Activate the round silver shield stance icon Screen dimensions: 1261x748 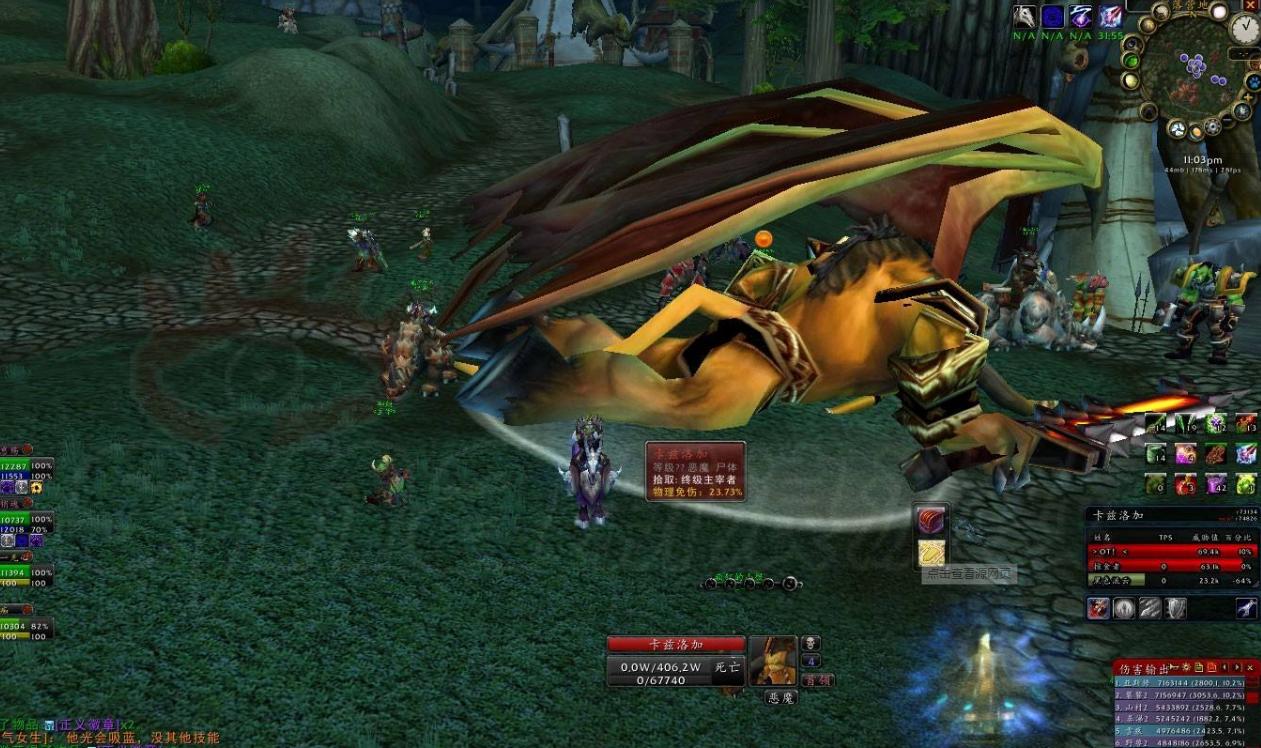tap(1124, 608)
